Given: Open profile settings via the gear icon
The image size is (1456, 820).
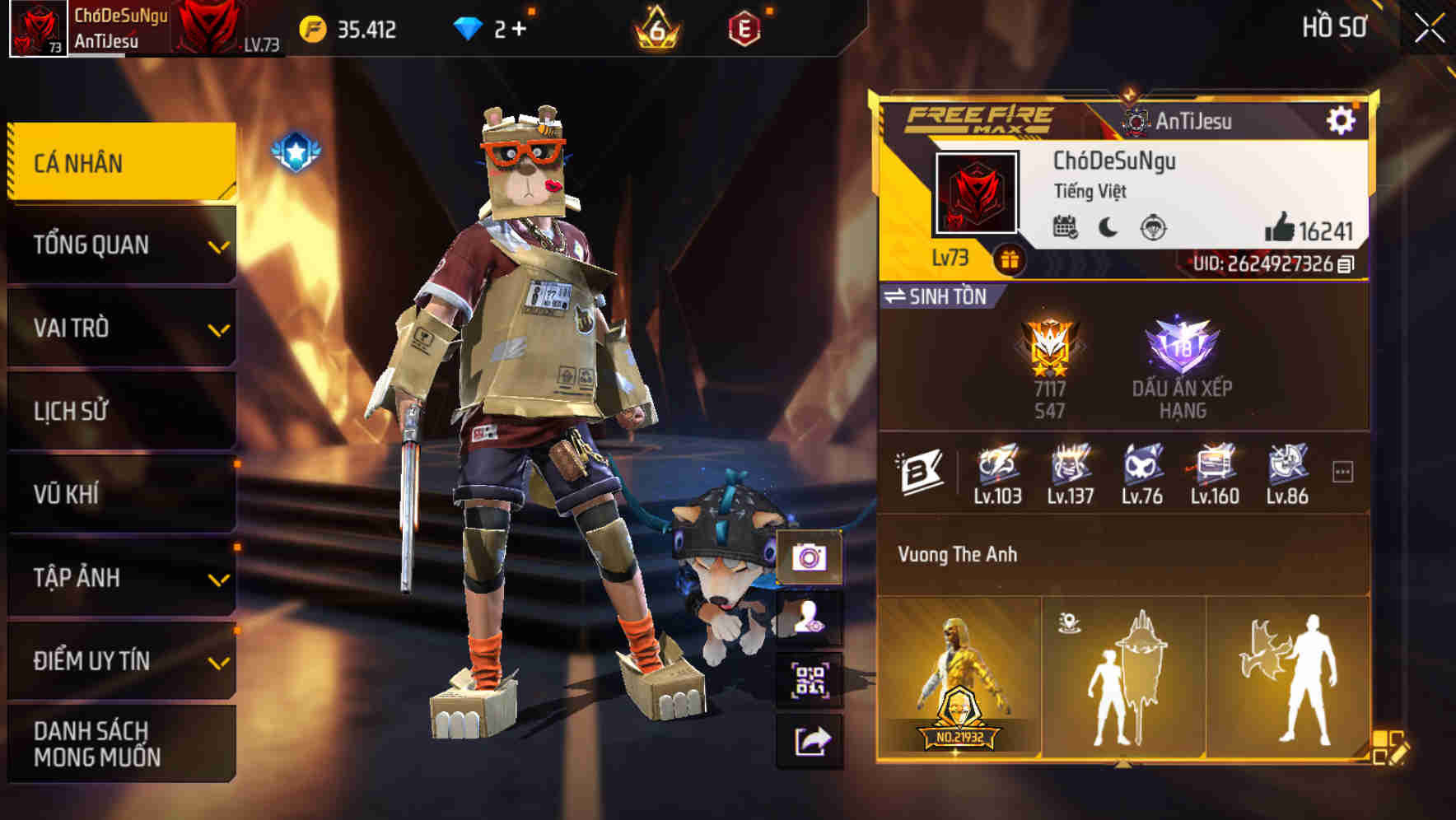Looking at the screenshot, I should [1342, 120].
